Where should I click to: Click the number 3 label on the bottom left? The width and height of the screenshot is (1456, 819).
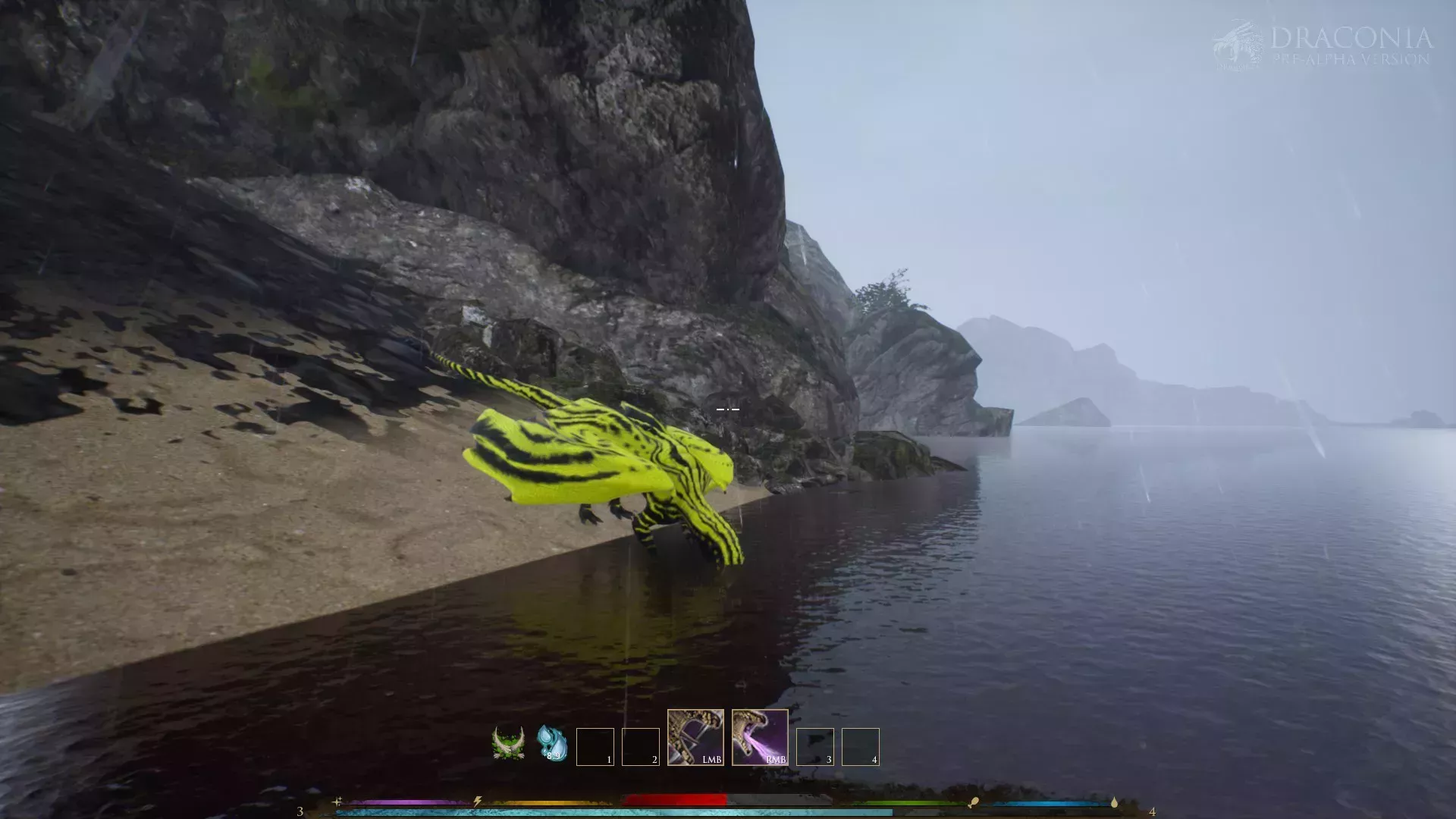point(299,810)
